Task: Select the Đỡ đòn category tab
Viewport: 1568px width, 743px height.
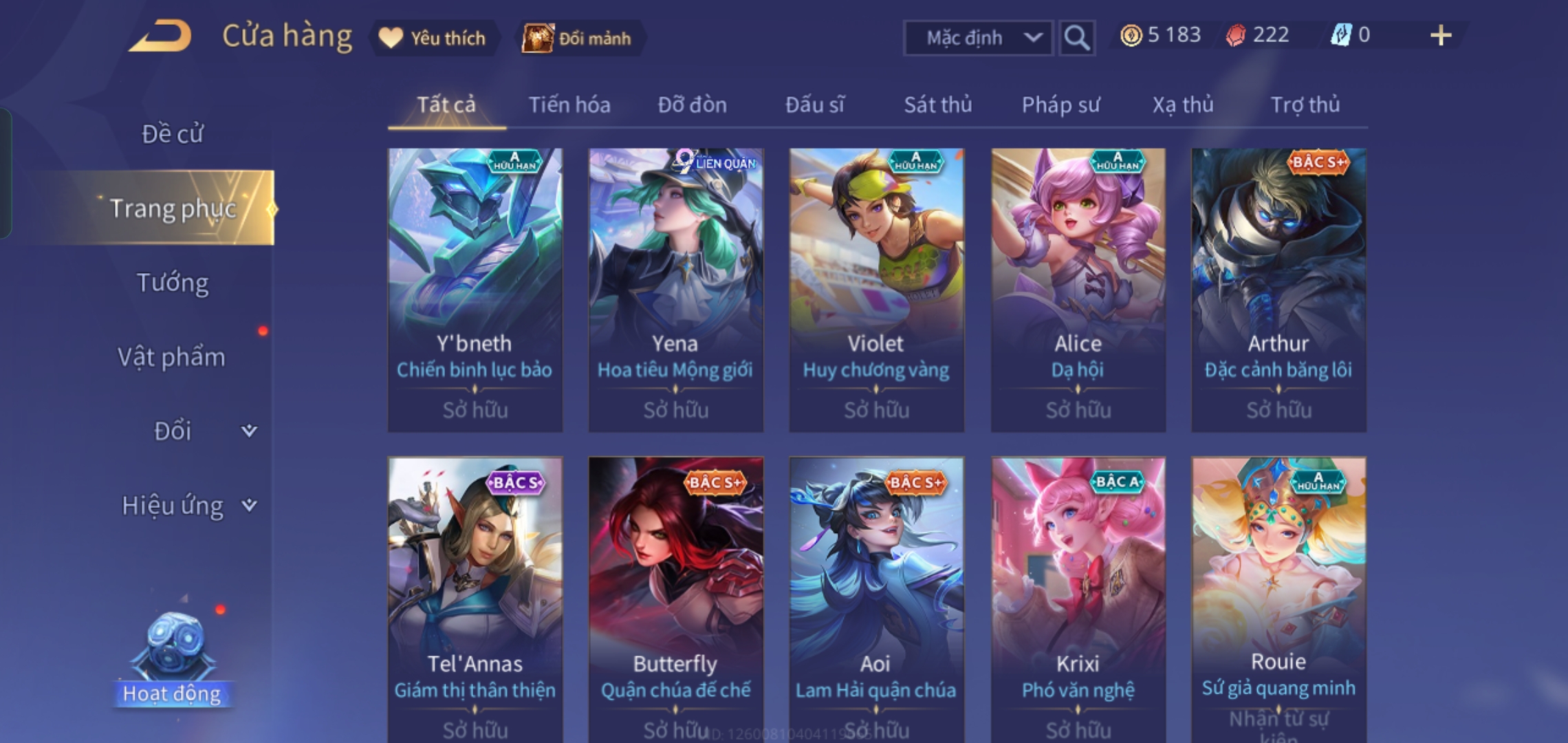Action: coord(692,105)
